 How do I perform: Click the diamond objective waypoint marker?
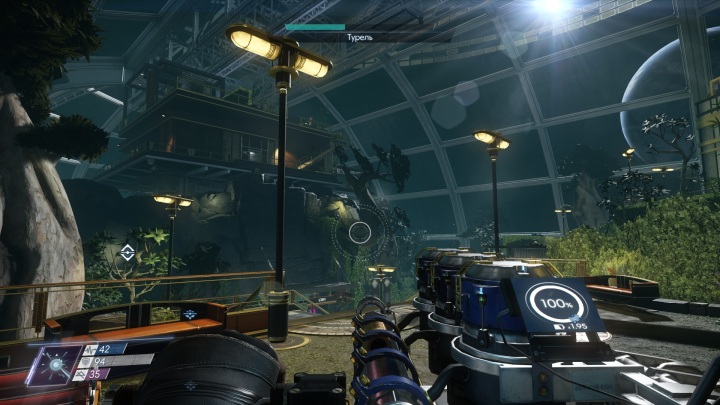coord(127,251)
